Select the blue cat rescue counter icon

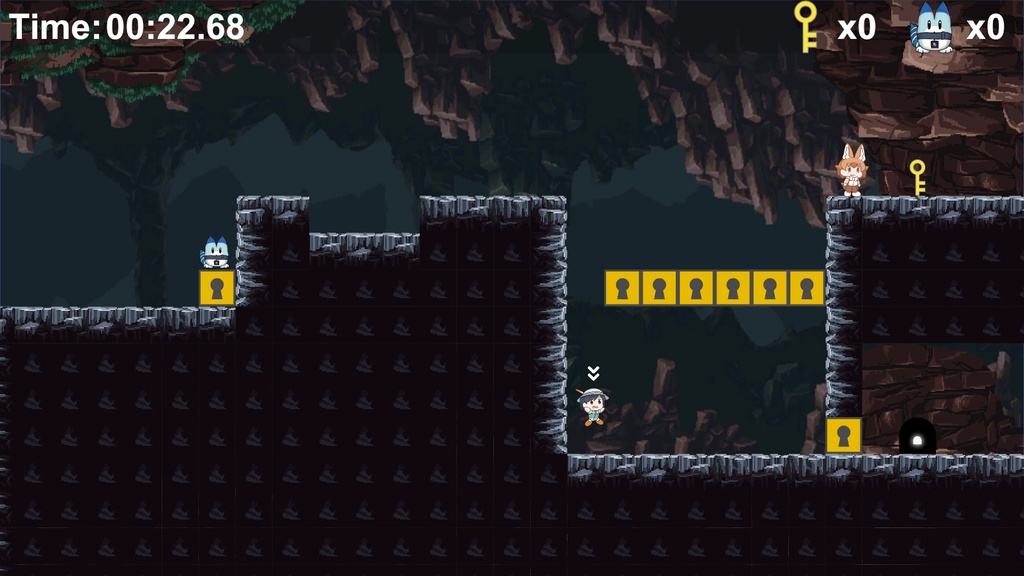click(x=932, y=29)
